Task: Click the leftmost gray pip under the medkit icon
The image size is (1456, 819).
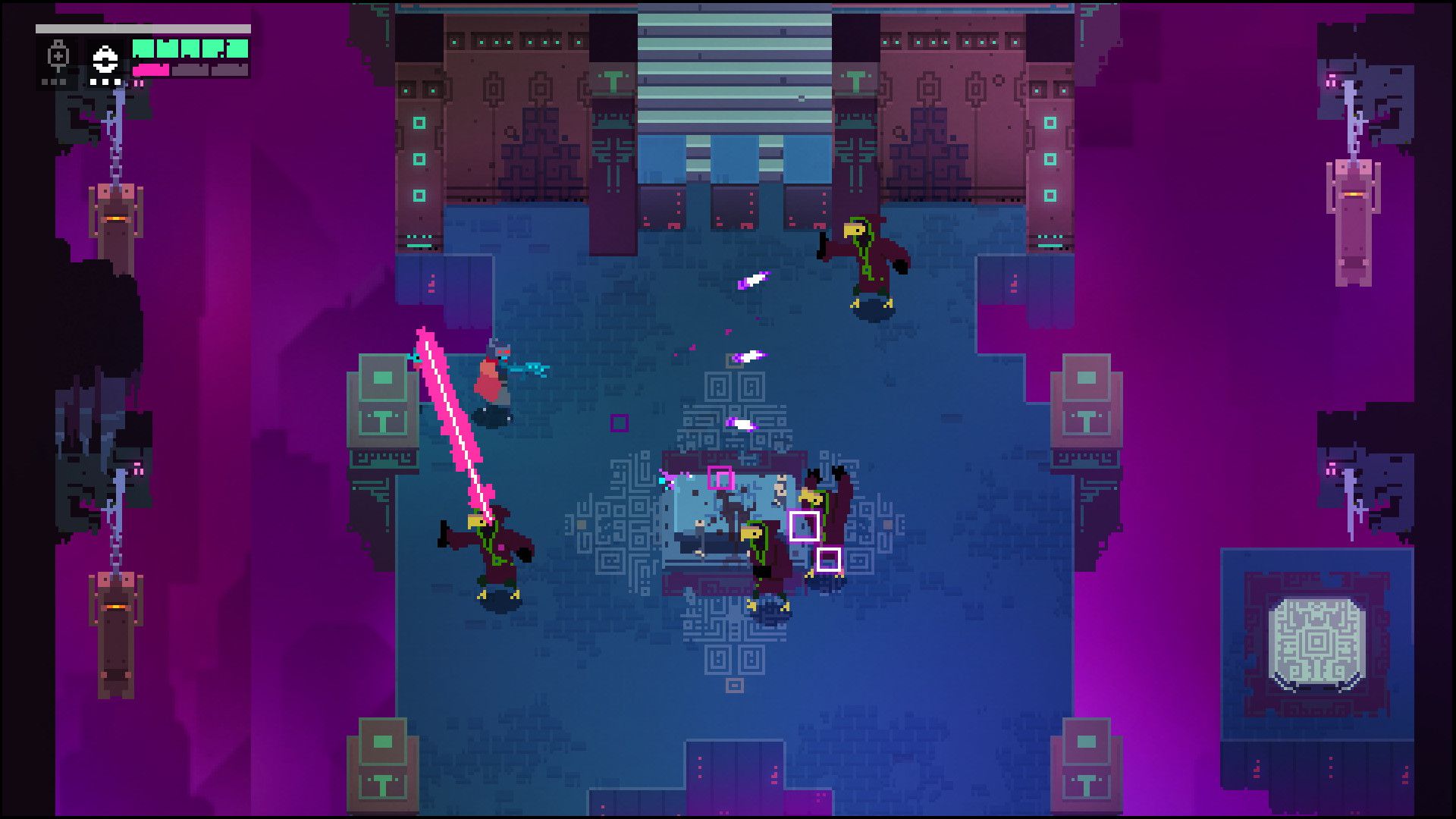Action: point(45,83)
